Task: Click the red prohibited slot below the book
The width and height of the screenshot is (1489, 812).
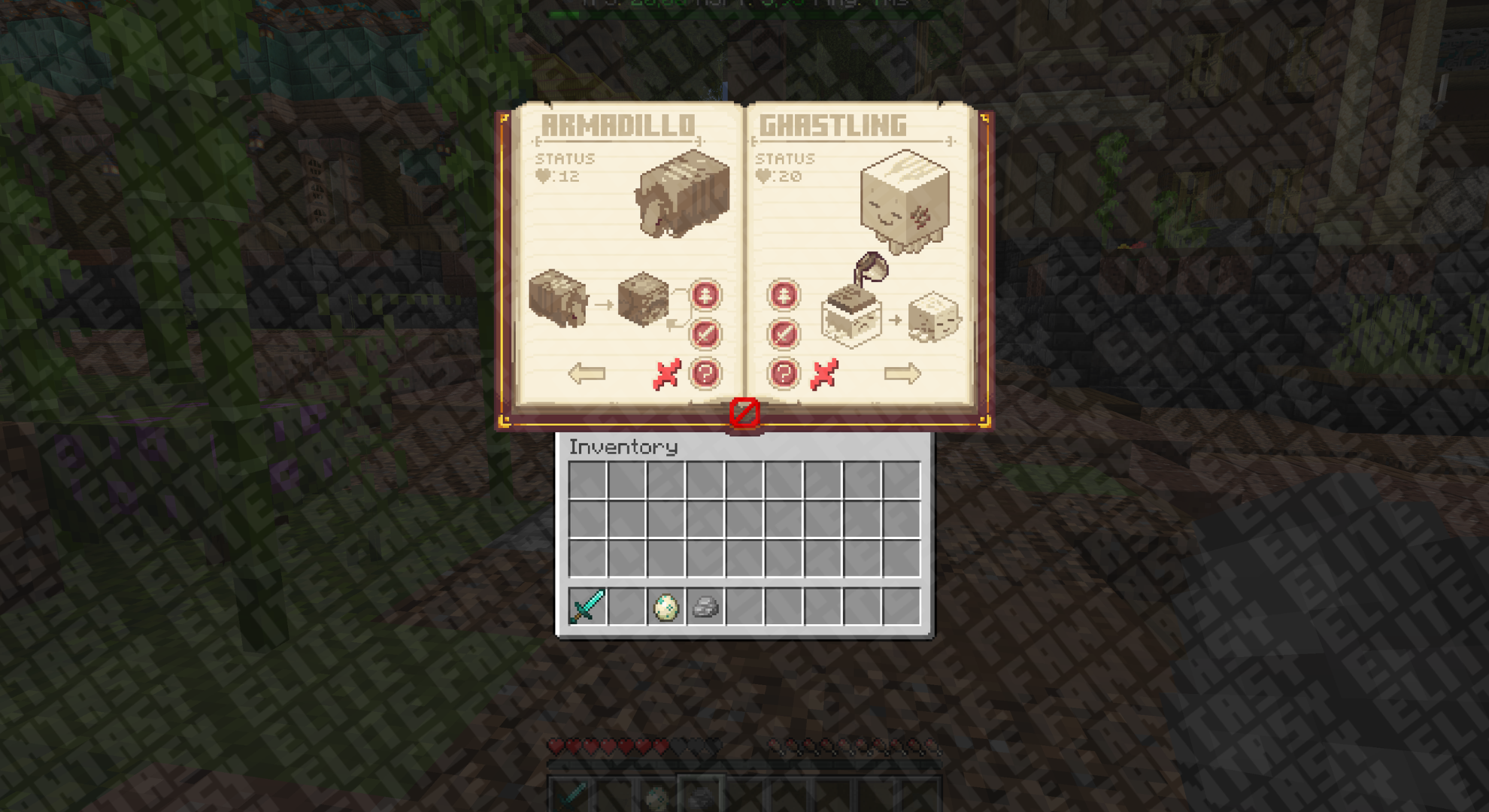Action: pyautogui.click(x=744, y=412)
